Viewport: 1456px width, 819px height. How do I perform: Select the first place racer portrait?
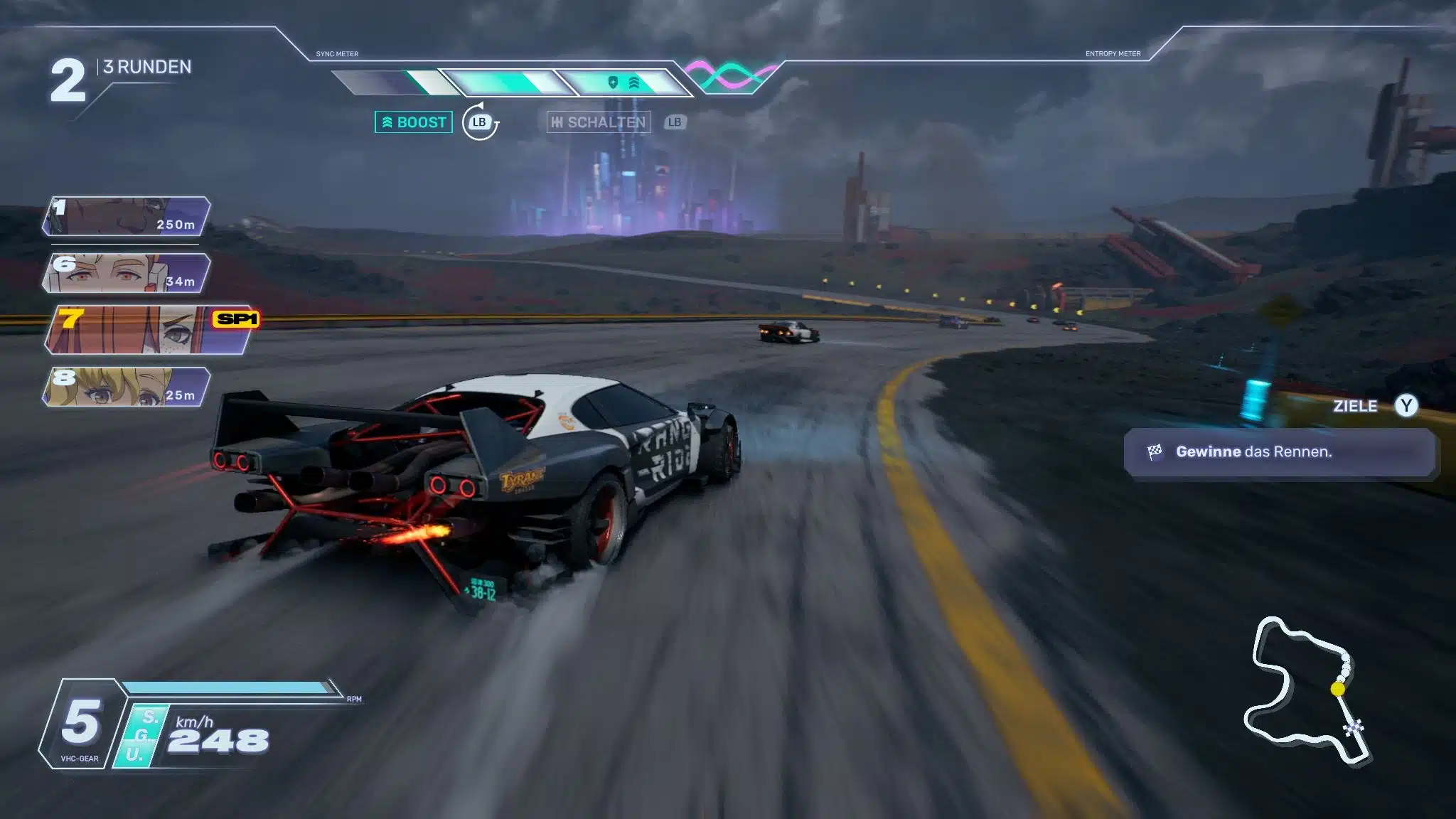[127, 216]
